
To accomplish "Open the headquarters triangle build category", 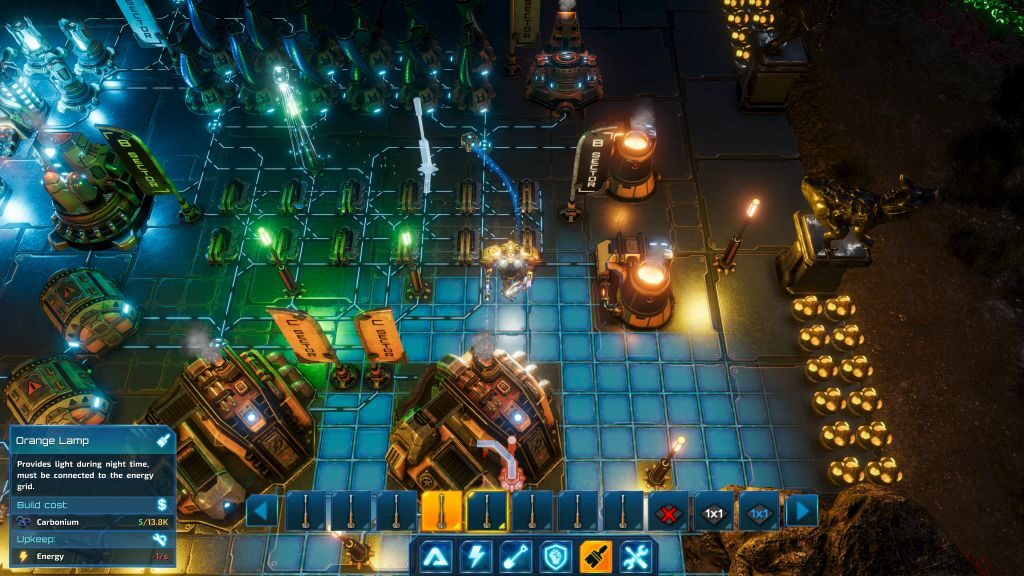I will pyautogui.click(x=434, y=556).
